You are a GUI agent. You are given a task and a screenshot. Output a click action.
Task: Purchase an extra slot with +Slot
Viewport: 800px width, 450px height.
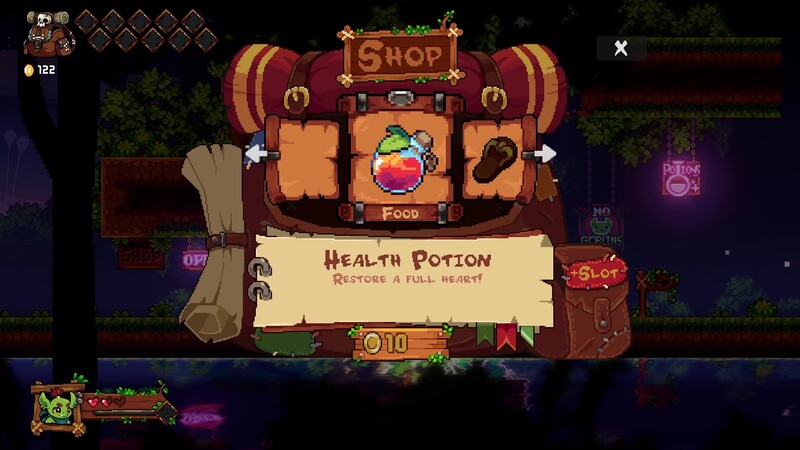coord(598,272)
